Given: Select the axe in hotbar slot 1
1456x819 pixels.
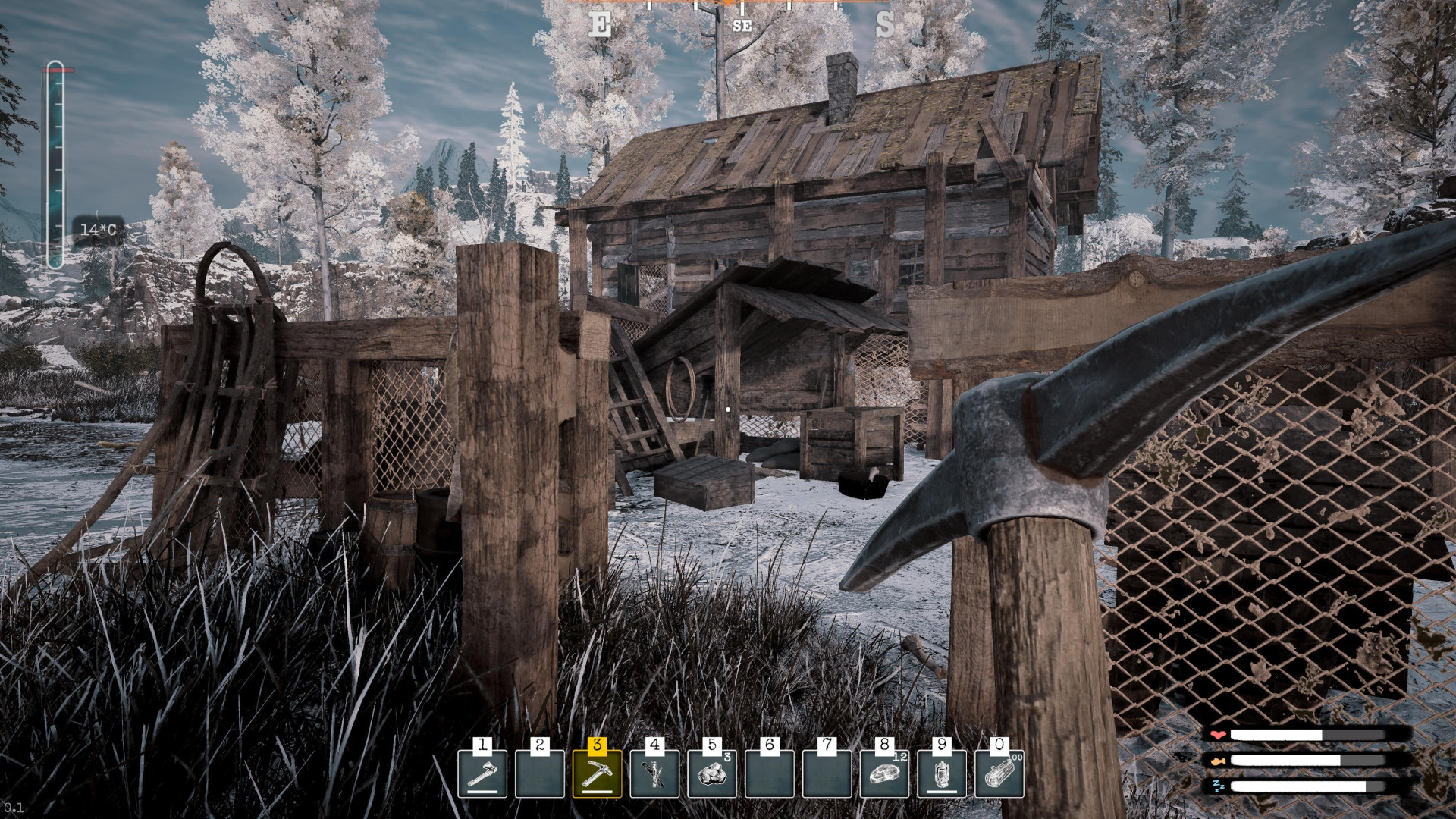Looking at the screenshot, I should tap(482, 773).
